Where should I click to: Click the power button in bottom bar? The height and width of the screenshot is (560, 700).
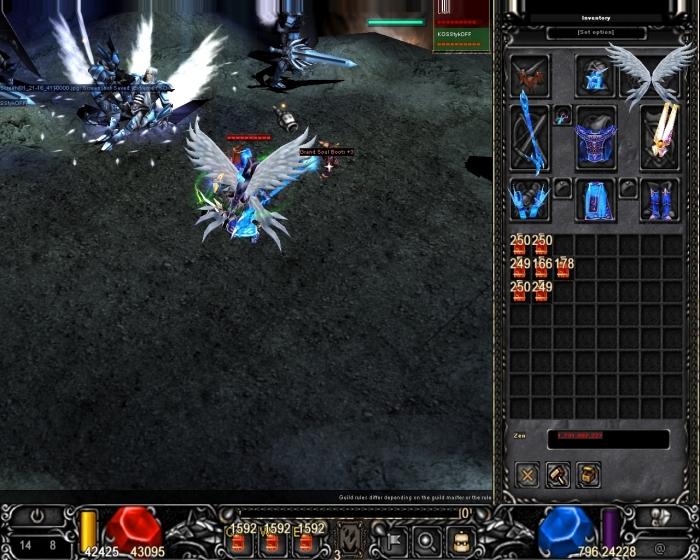(37, 516)
